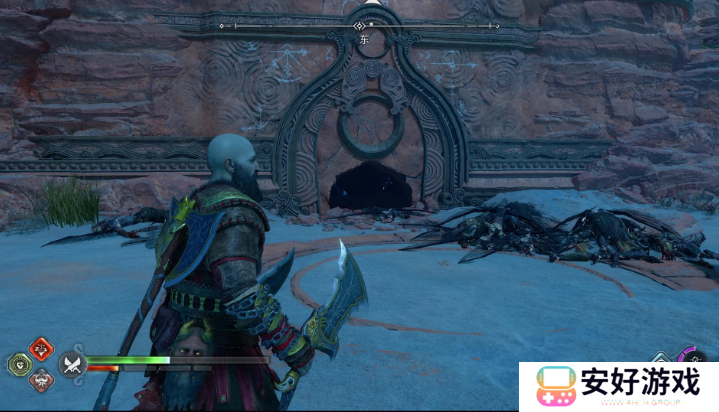Click the compass bar showing East
This screenshot has width=719, height=412.
pos(360,24)
